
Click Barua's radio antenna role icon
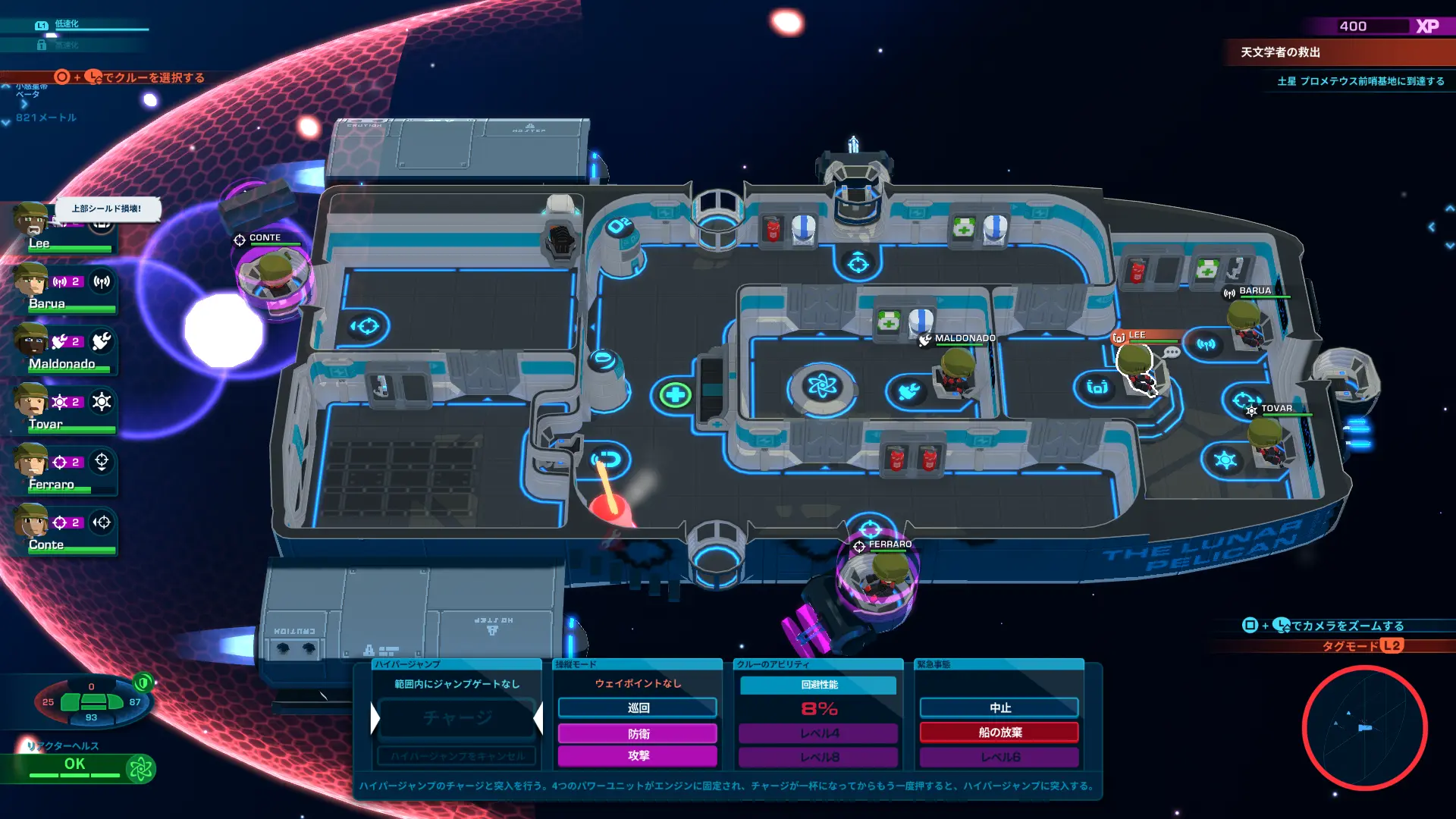[102, 282]
